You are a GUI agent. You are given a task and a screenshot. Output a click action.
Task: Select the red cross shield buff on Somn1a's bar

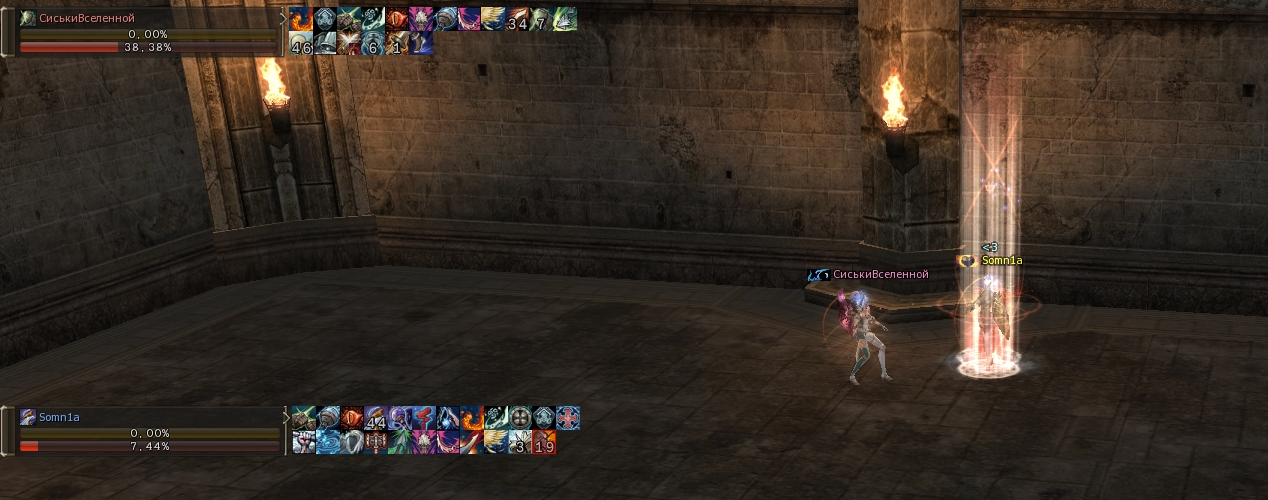pyautogui.click(x=568, y=418)
